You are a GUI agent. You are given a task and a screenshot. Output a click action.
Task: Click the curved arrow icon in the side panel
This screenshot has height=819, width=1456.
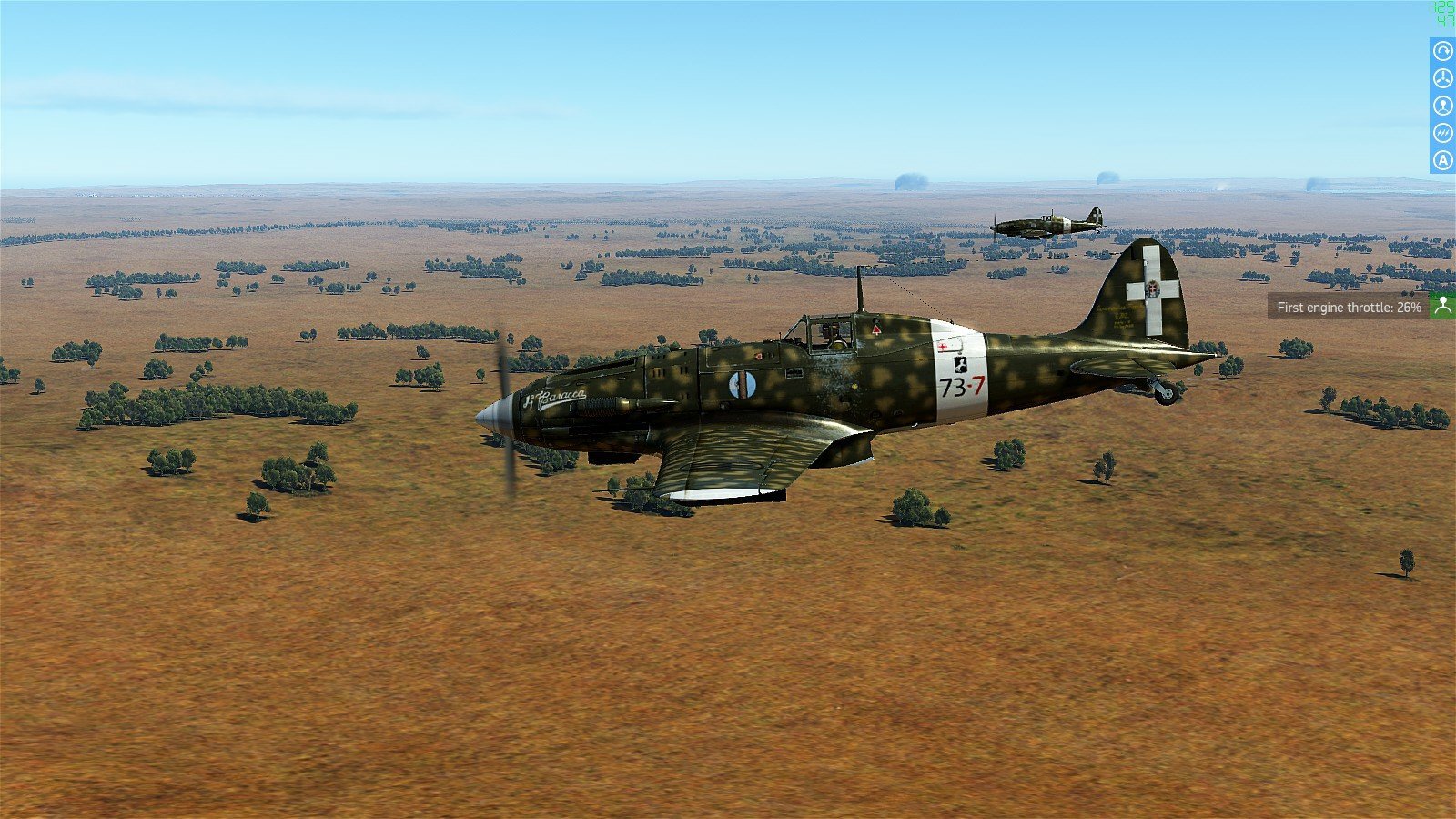pyautogui.click(x=1442, y=51)
